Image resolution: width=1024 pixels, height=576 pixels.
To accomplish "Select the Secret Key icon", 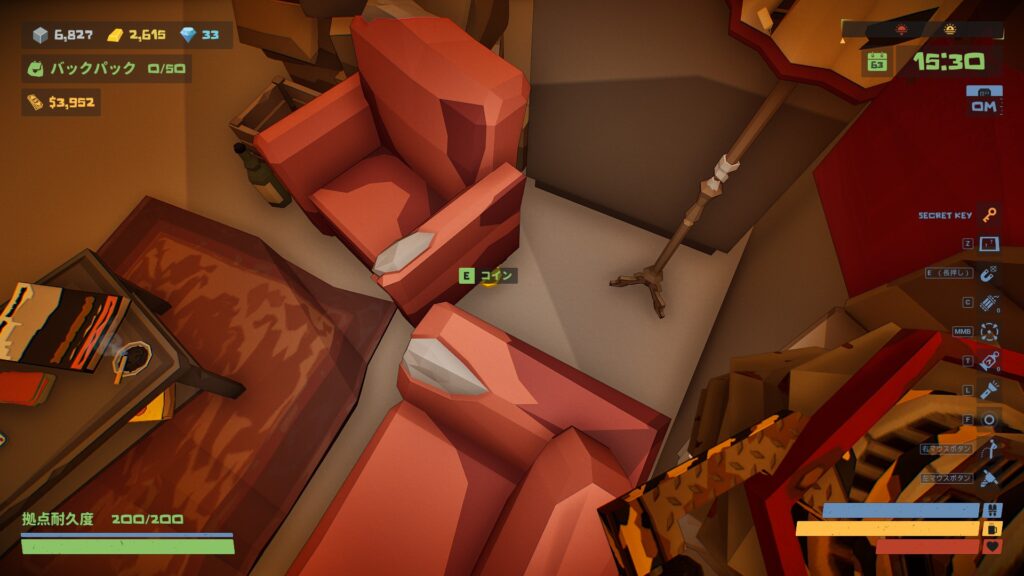I will [x=989, y=215].
